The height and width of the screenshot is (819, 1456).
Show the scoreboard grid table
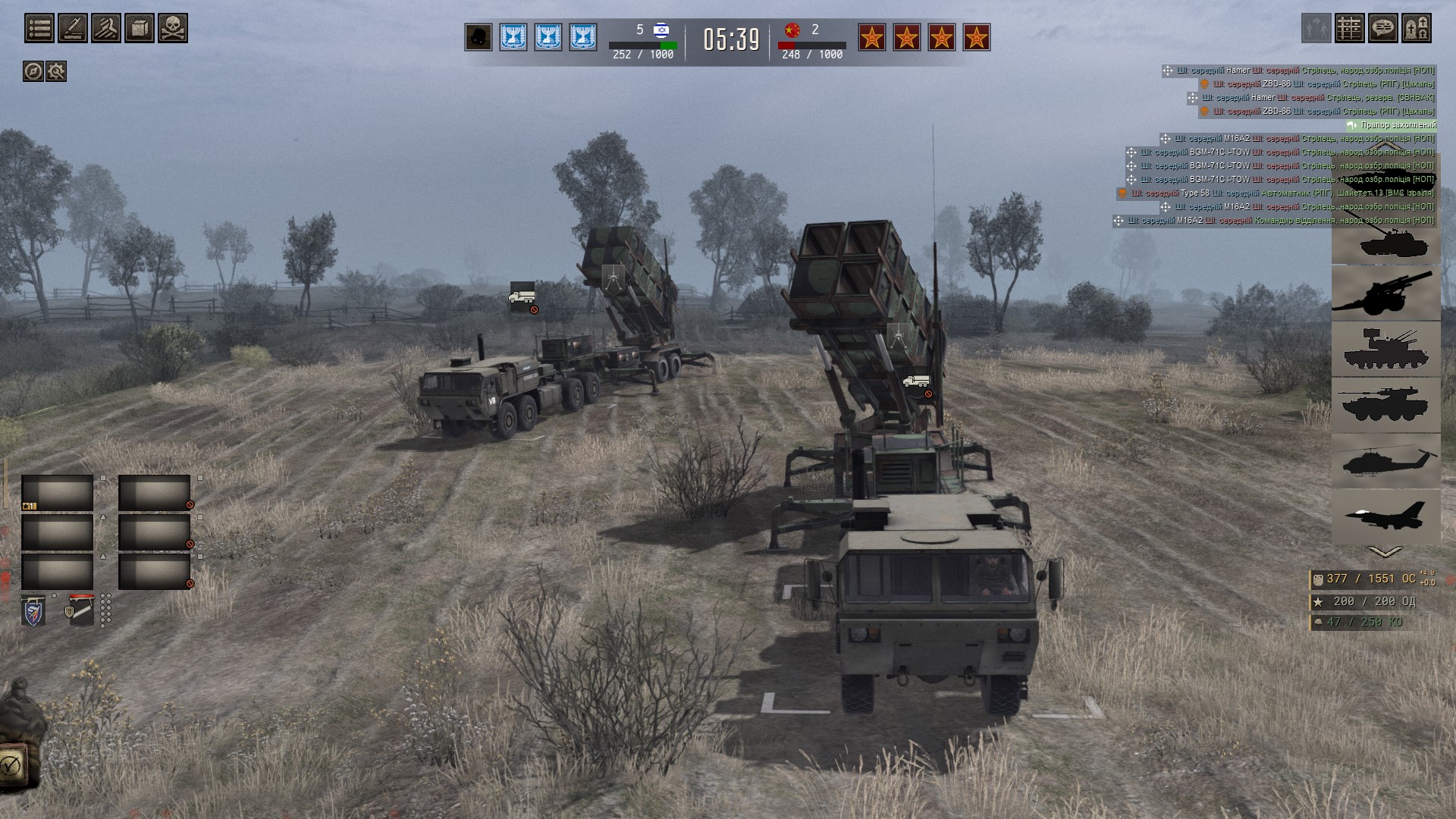[x=1350, y=29]
